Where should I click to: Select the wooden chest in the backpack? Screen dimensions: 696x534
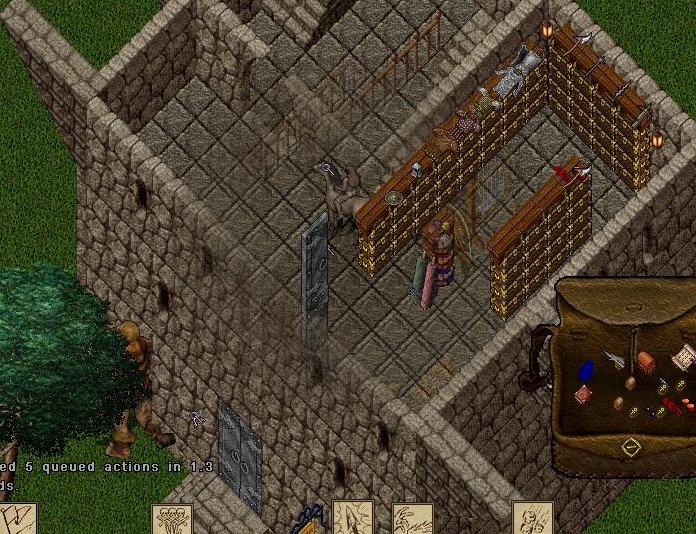click(646, 361)
